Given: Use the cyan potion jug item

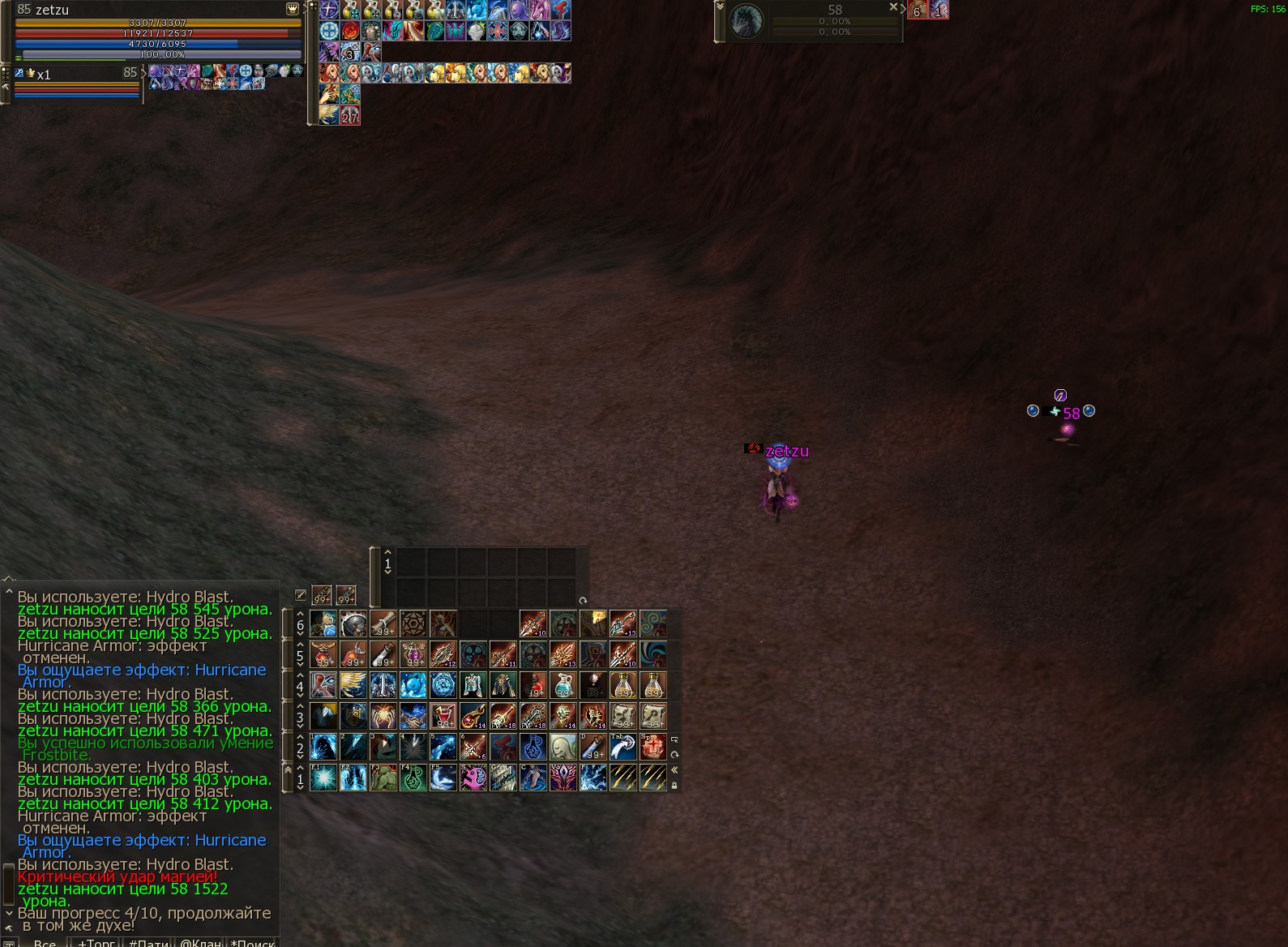Looking at the screenshot, I should [563, 685].
